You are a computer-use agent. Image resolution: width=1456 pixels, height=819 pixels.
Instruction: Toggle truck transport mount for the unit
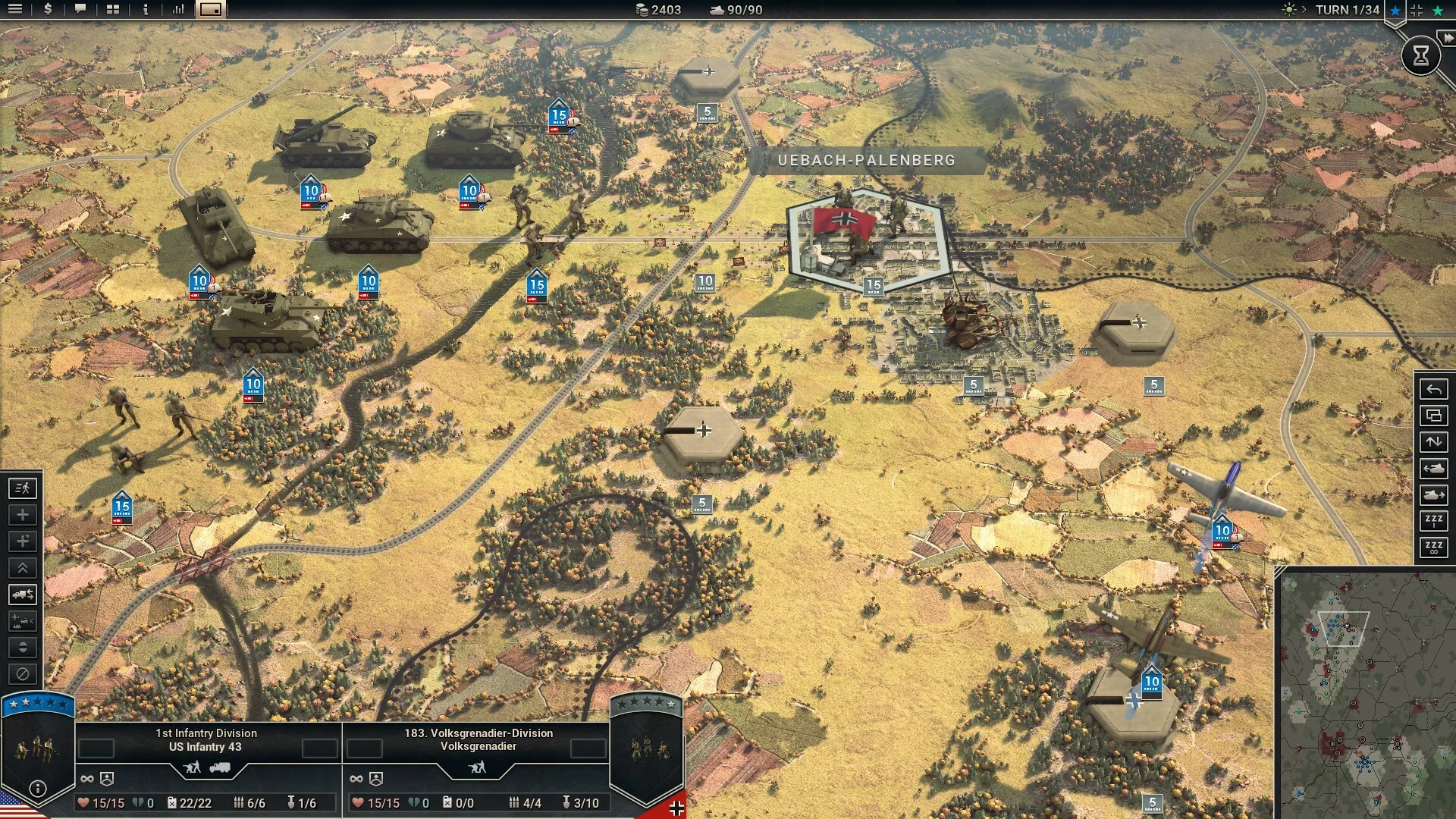(23, 595)
